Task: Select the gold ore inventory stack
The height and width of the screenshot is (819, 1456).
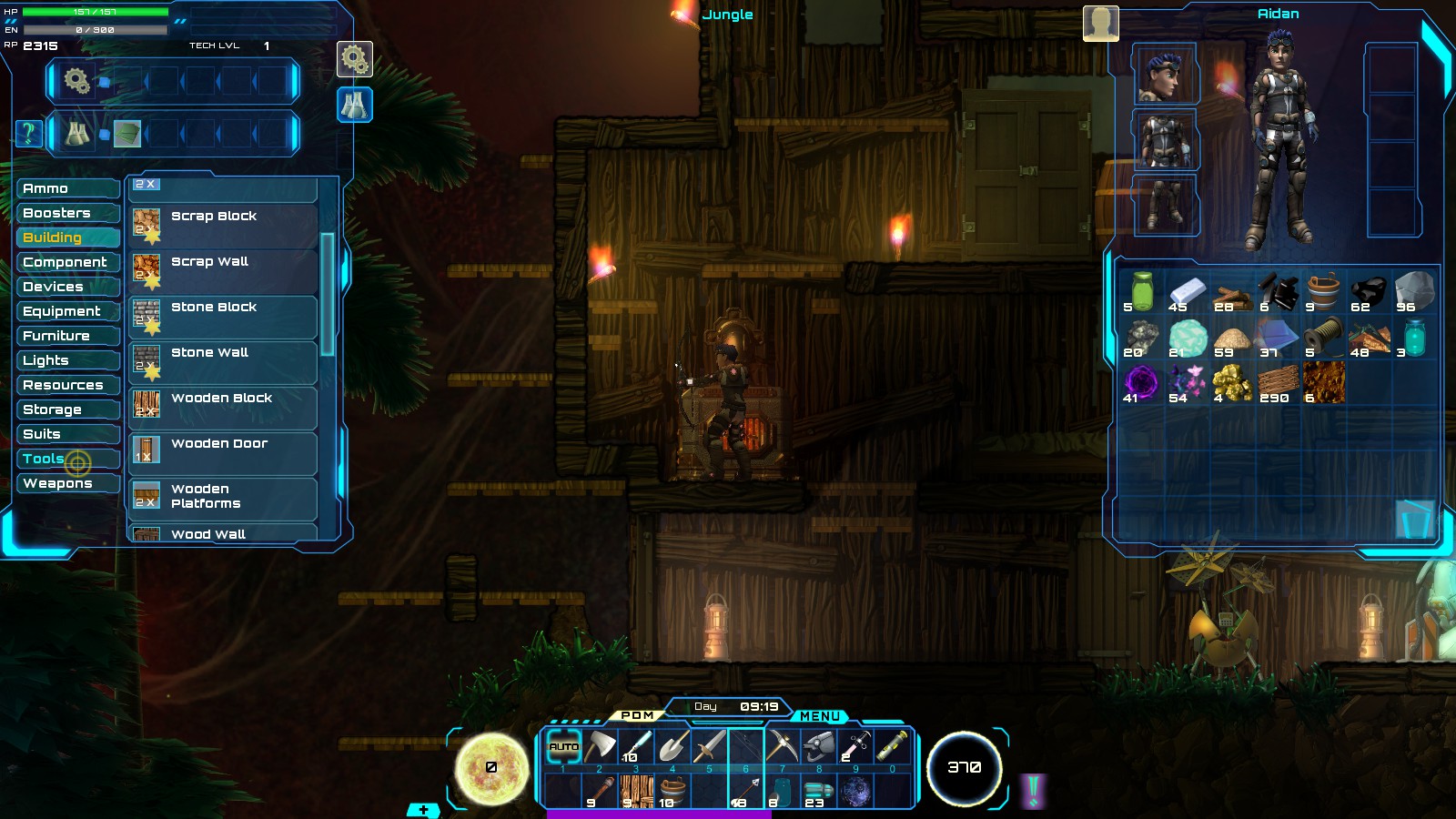Action: click(x=1232, y=383)
